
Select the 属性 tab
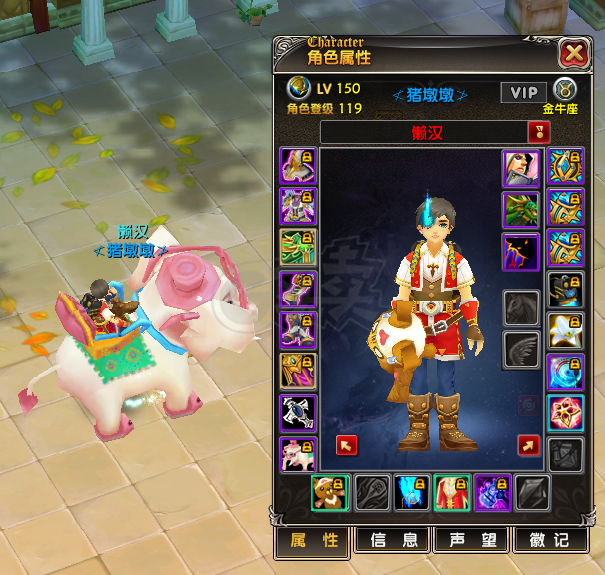[314, 540]
